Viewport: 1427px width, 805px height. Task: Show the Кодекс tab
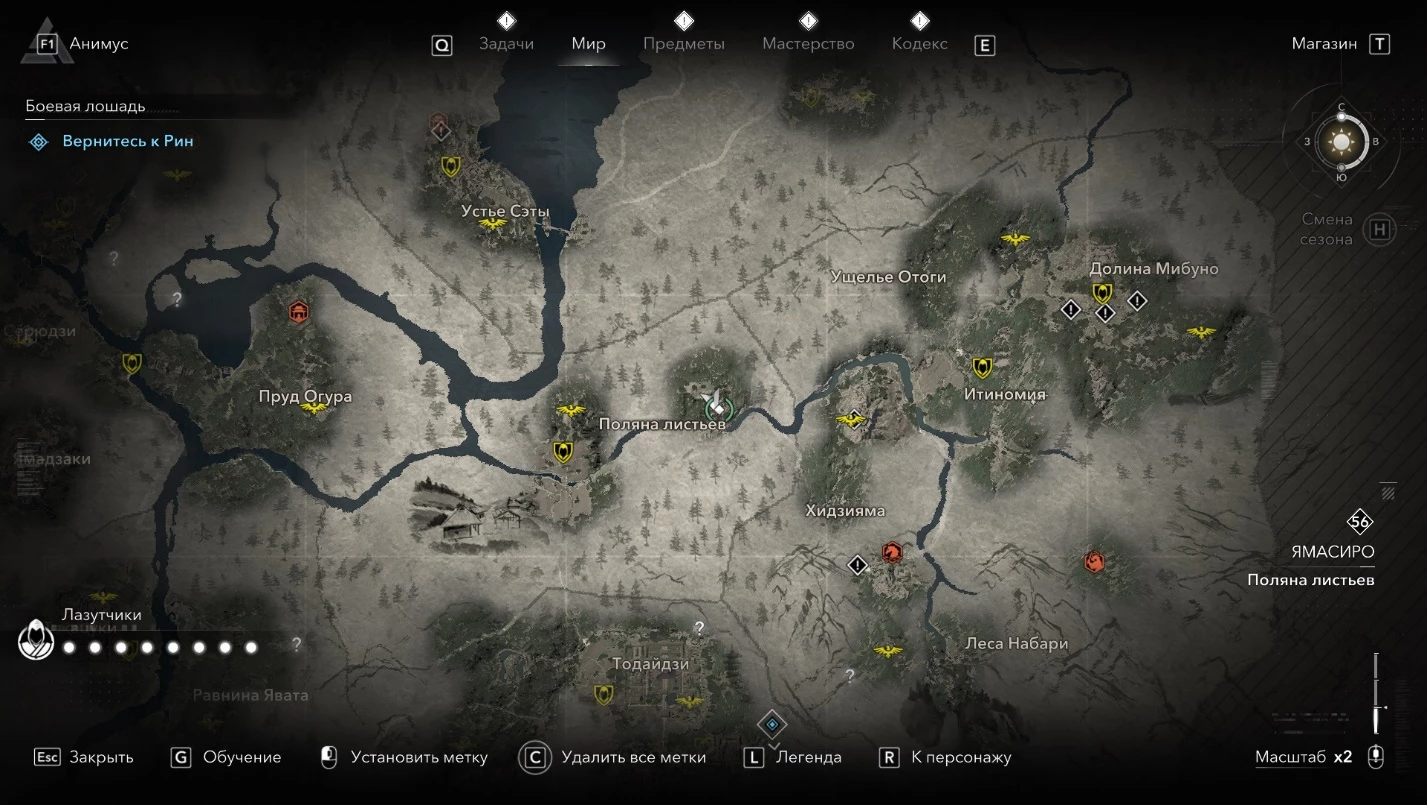click(x=919, y=44)
